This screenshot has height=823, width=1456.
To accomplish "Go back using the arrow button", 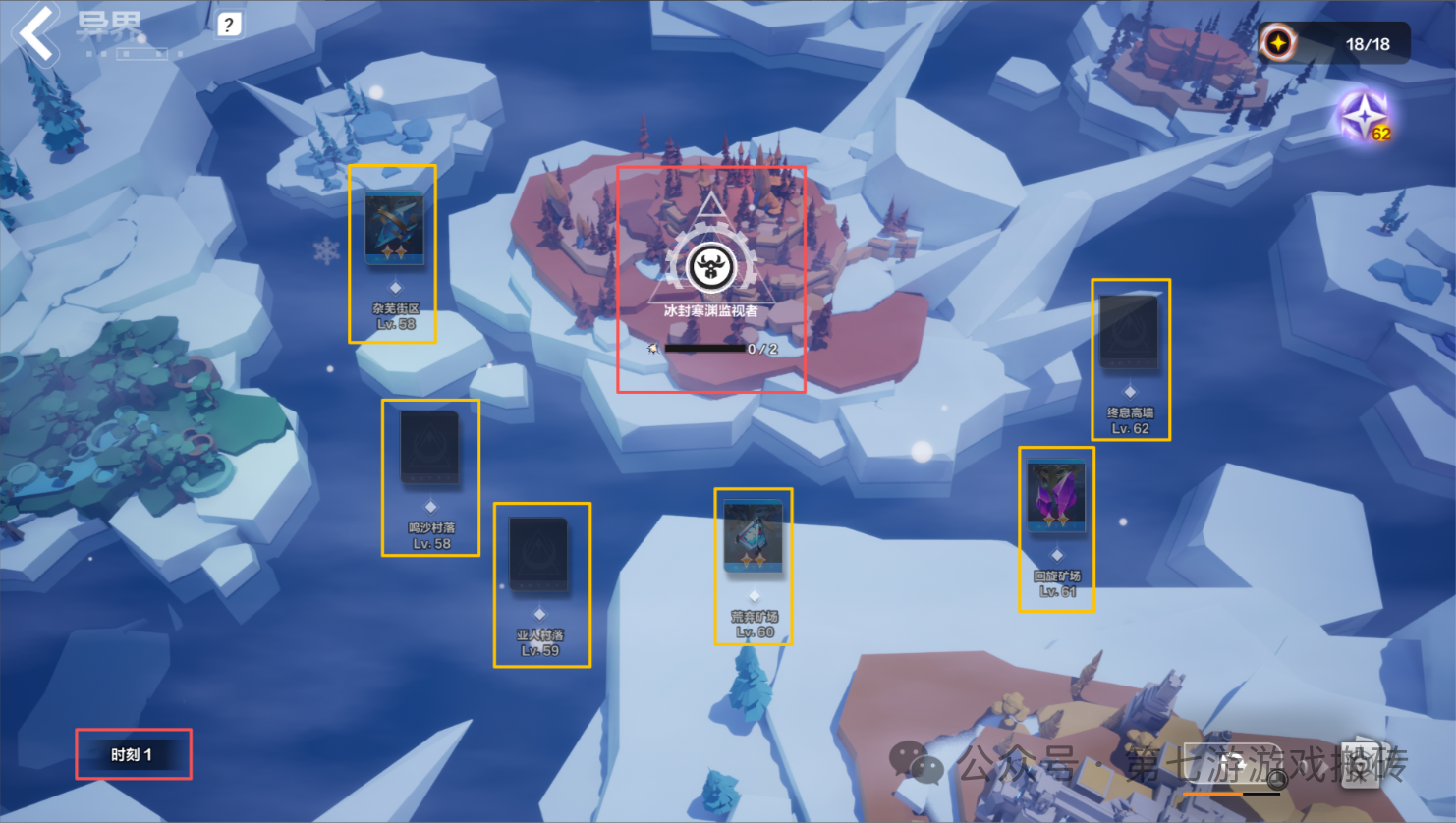I will pyautogui.click(x=35, y=33).
